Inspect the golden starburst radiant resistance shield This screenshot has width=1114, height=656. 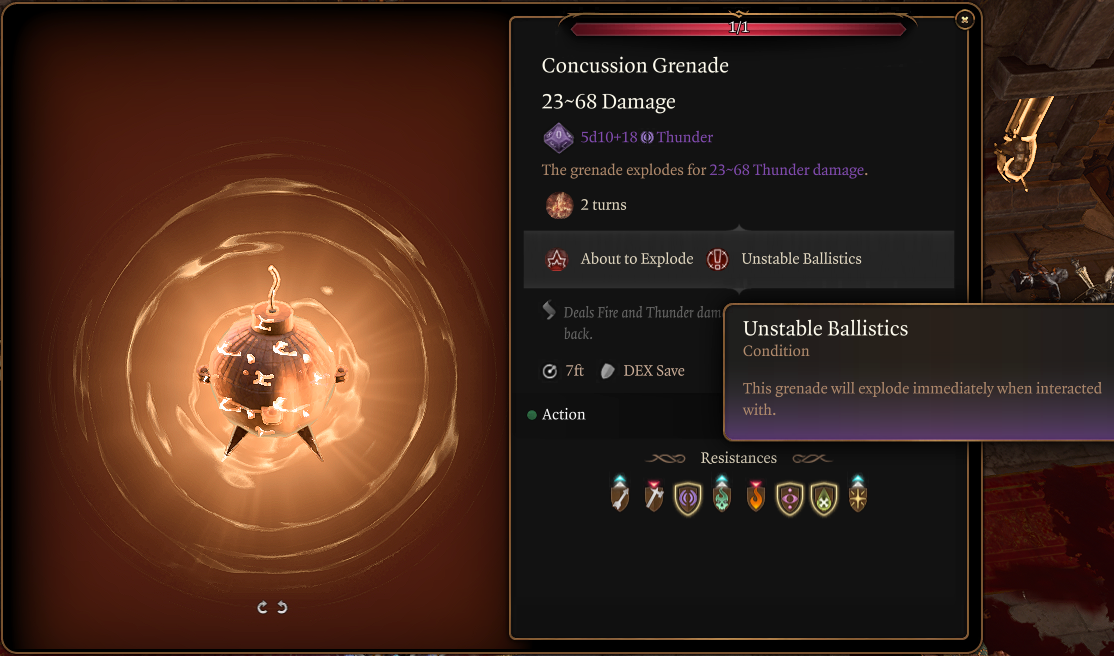(858, 496)
